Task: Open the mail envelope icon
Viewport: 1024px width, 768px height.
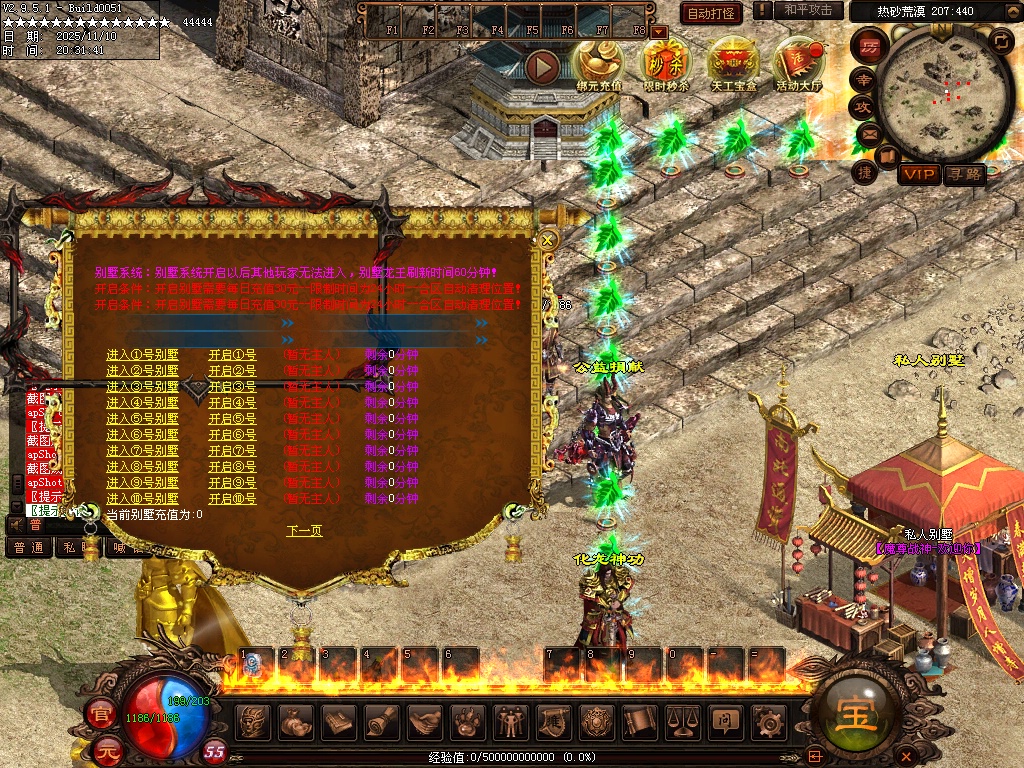Action: pos(868,133)
